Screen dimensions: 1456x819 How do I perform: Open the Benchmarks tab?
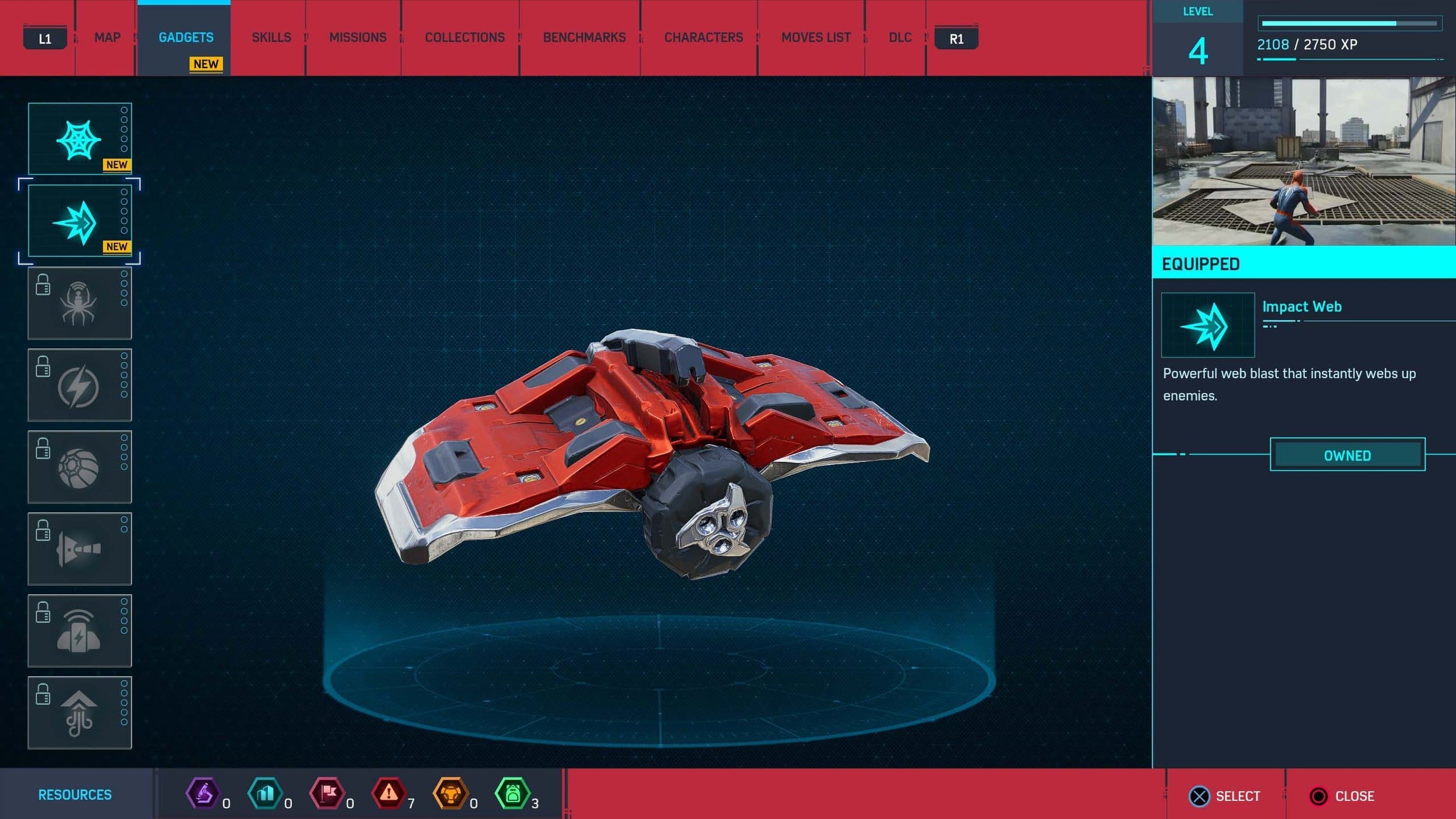point(584,38)
